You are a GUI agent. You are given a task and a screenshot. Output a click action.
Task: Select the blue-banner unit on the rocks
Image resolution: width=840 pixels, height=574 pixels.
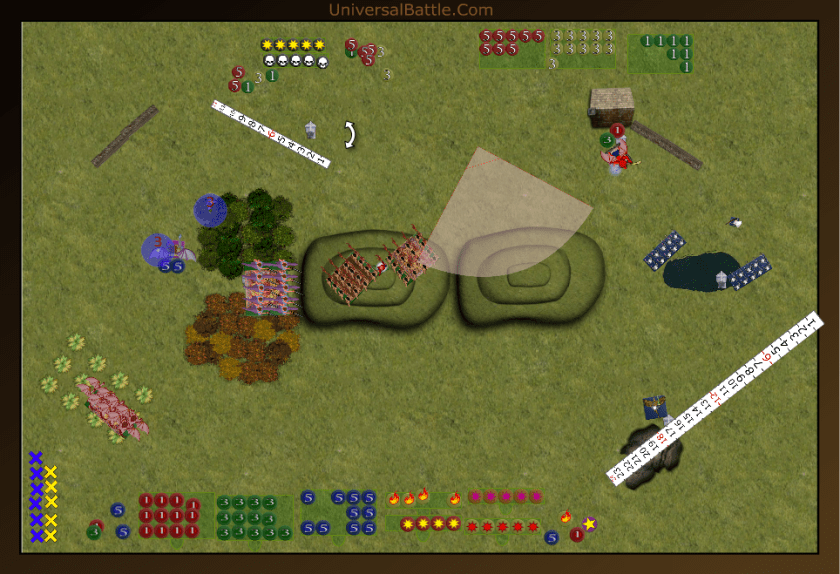(x=656, y=407)
